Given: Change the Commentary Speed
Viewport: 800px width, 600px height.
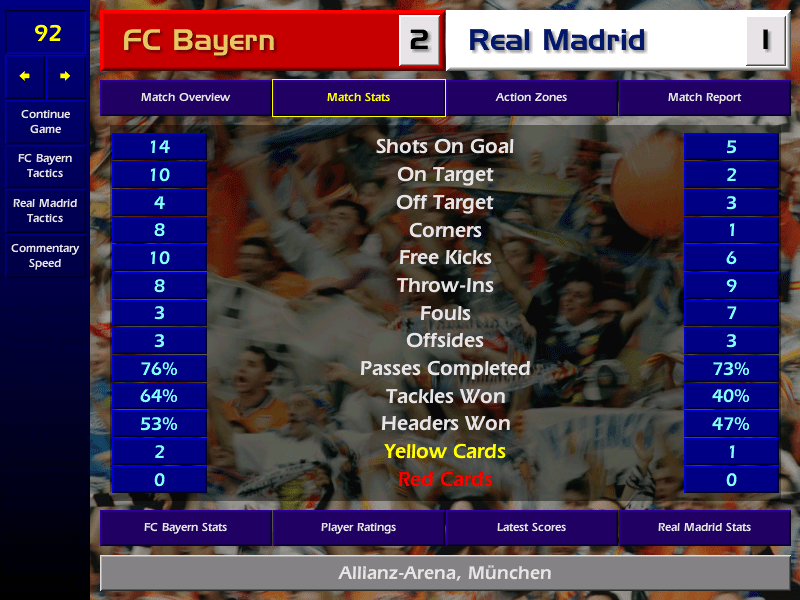Looking at the screenshot, I should tap(45, 256).
